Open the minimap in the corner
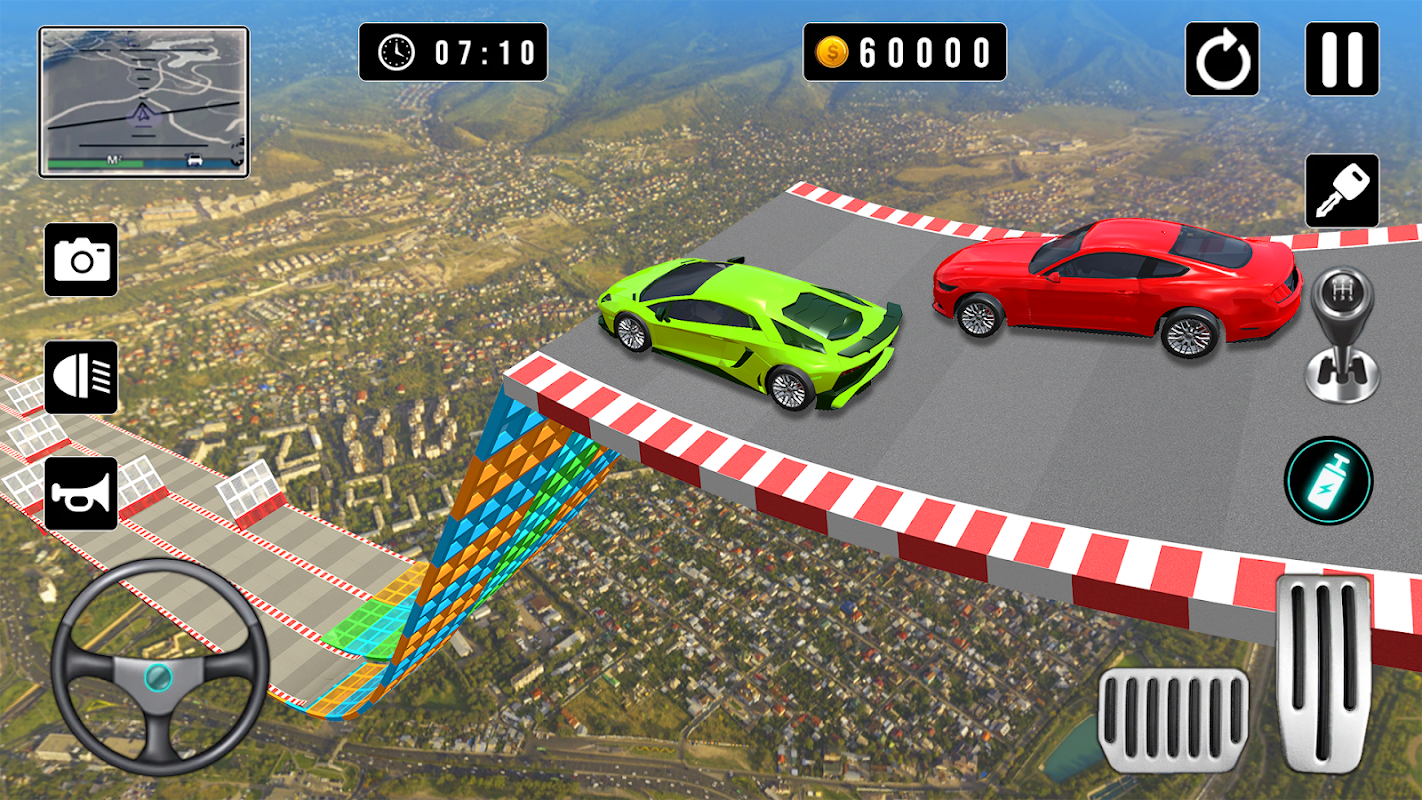 click(144, 102)
